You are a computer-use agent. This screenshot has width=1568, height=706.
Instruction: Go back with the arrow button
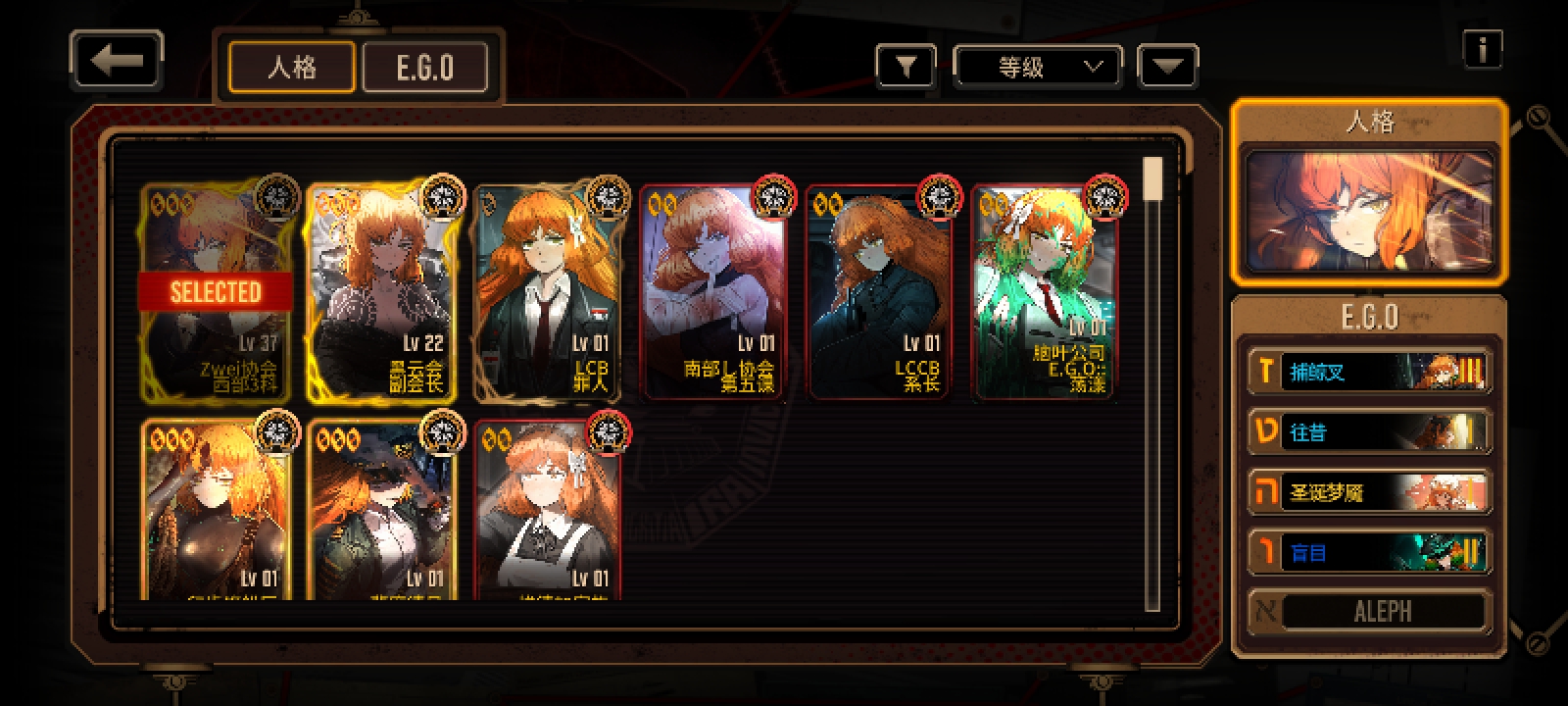tap(117, 62)
